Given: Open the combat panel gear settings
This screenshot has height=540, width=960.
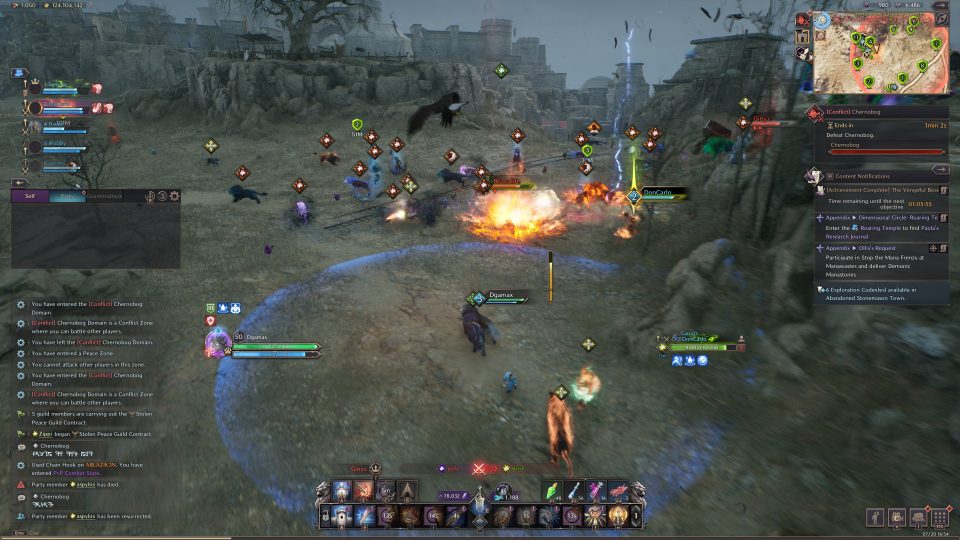Looking at the screenshot, I should pos(175,196).
